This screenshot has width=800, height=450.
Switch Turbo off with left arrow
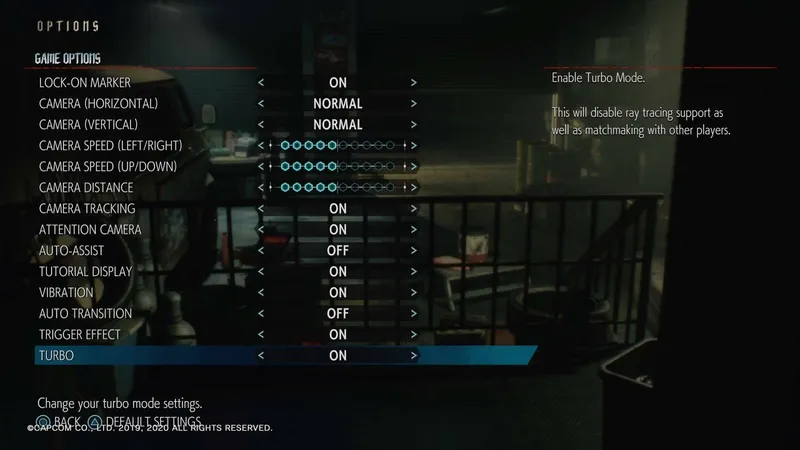[261, 356]
